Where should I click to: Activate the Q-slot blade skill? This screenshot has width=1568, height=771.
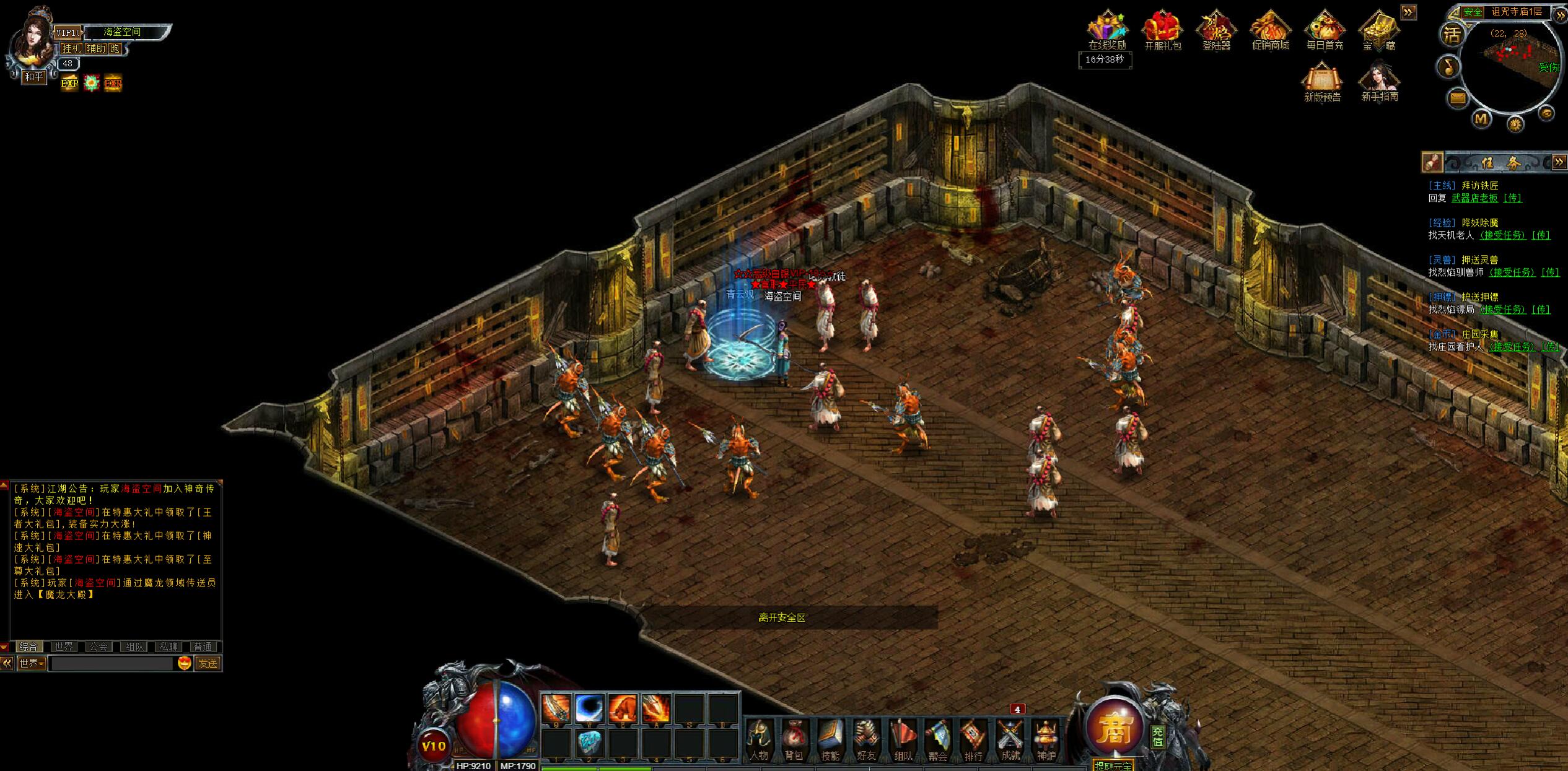coord(556,708)
